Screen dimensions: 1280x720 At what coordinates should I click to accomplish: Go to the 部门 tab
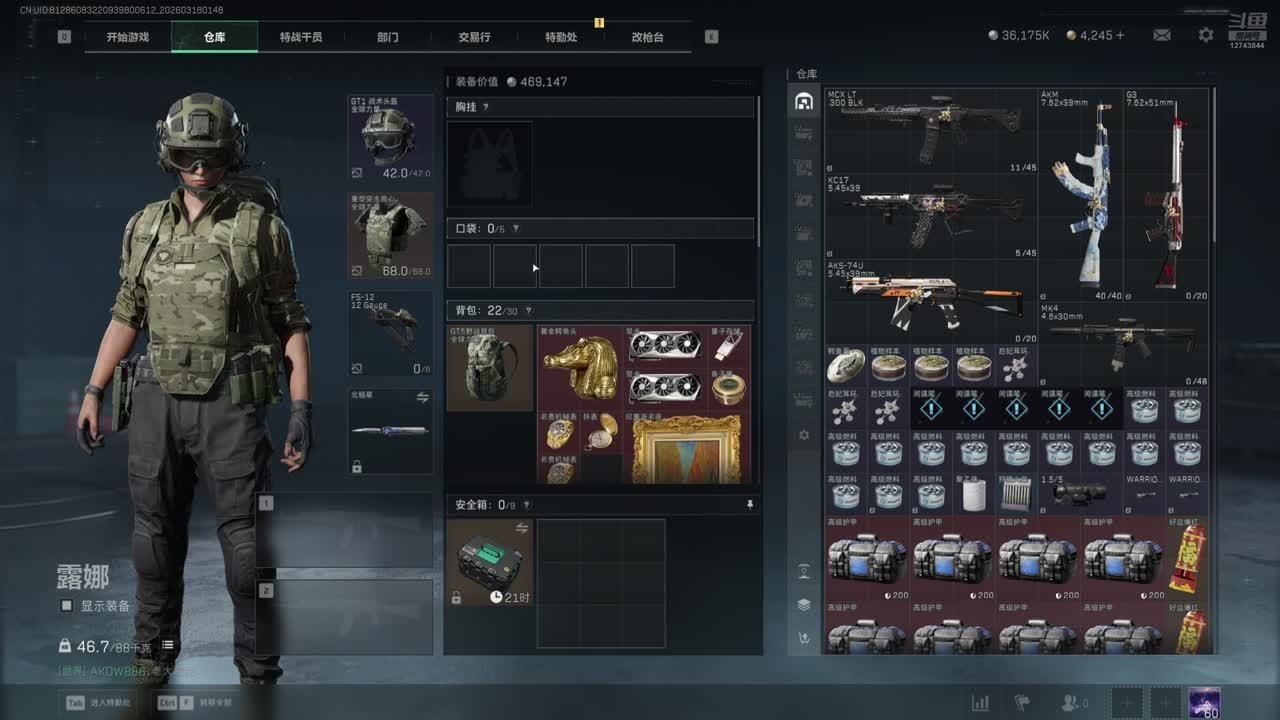(x=388, y=37)
